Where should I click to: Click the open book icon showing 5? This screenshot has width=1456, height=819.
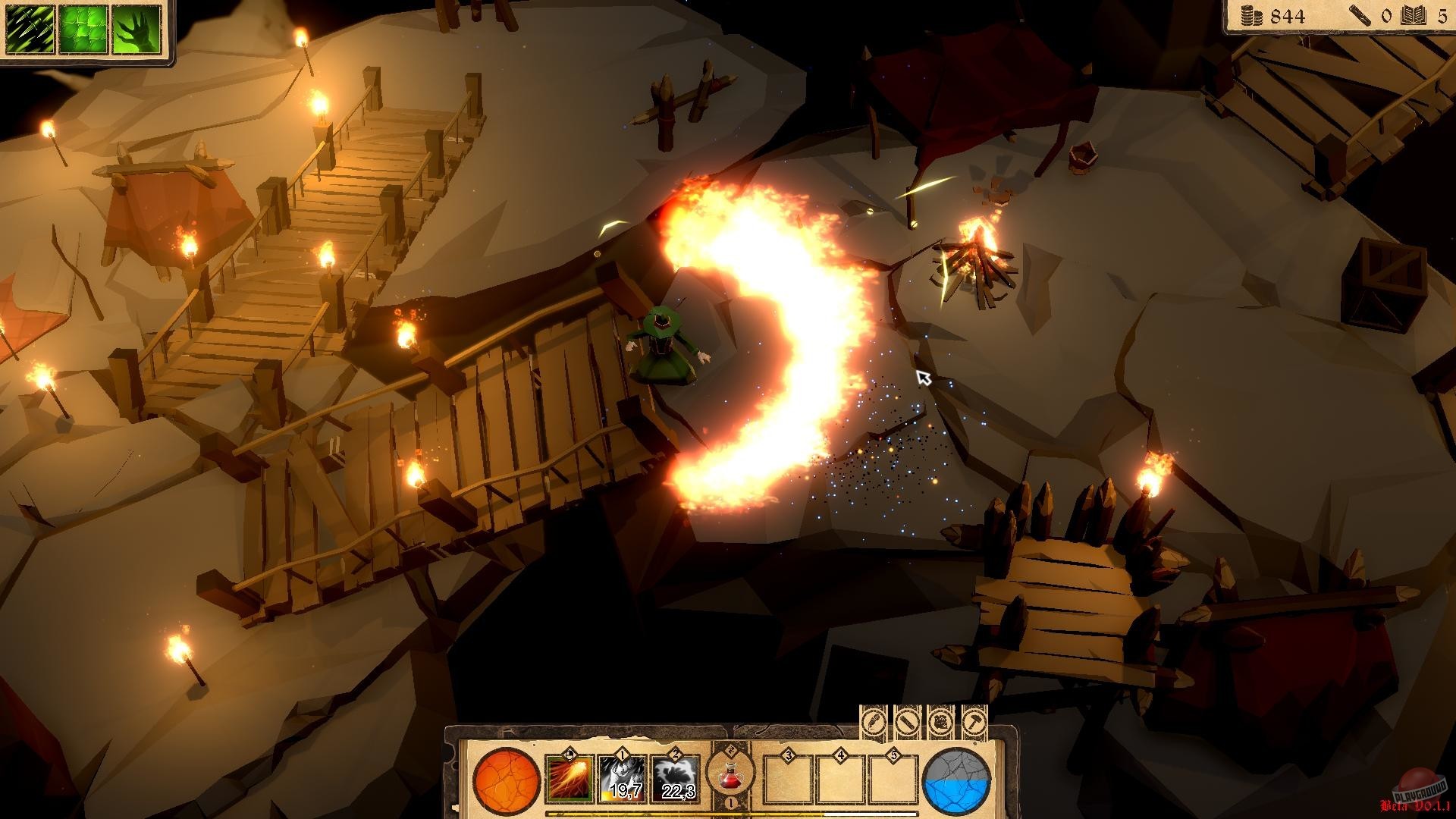1413,15
